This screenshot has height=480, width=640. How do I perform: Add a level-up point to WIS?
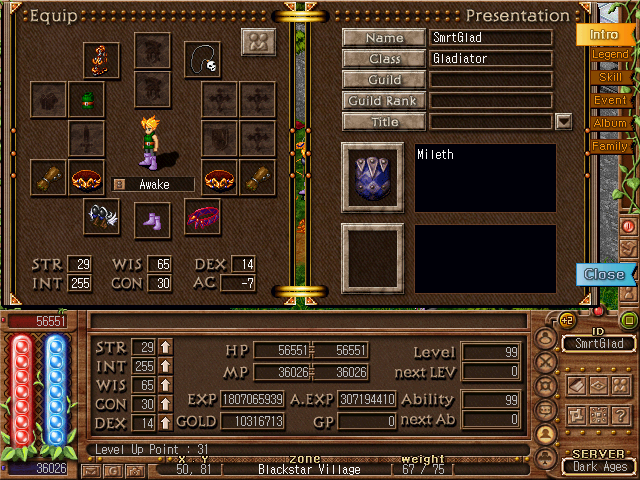166,385
